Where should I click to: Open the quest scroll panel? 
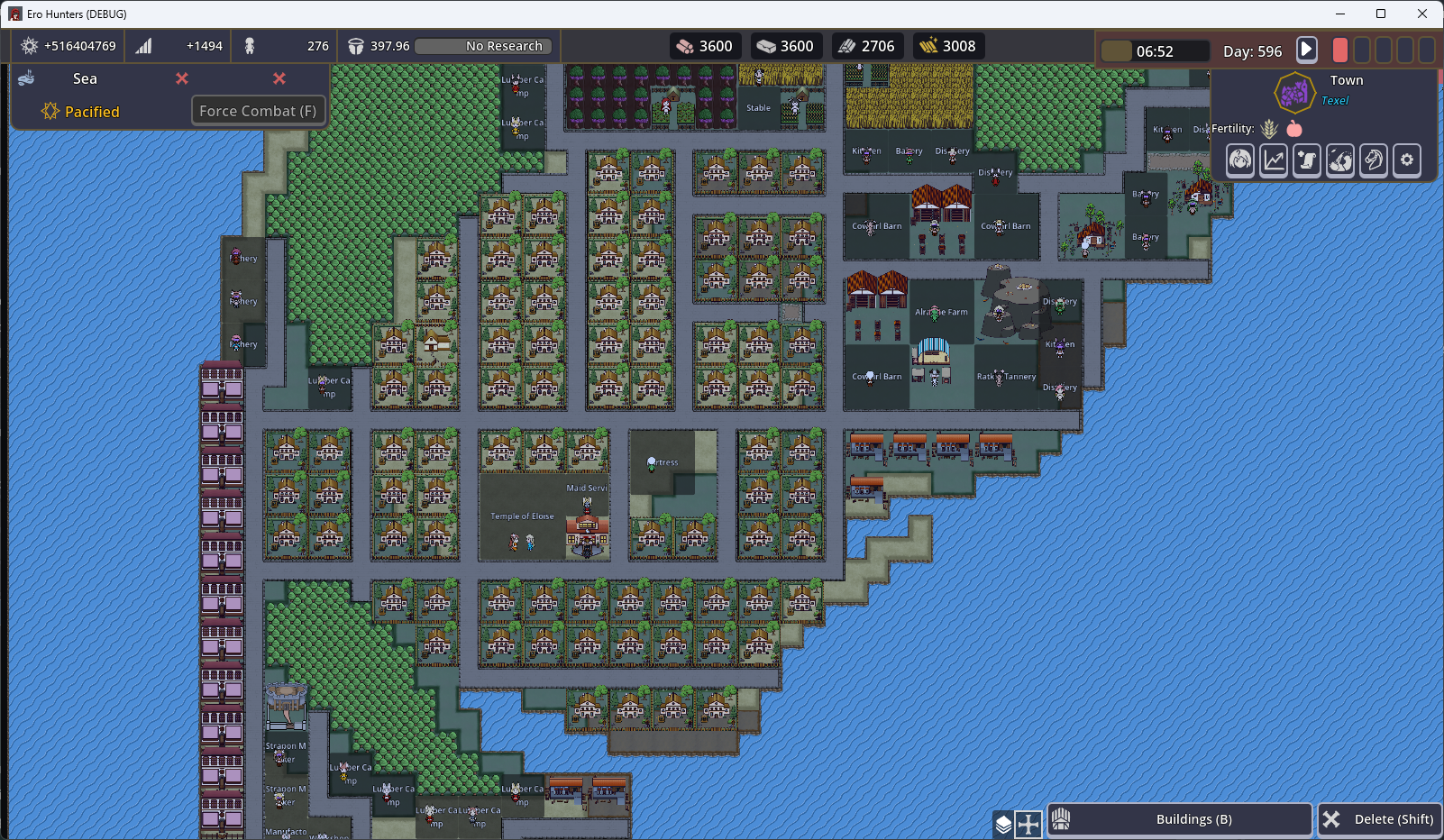coord(1307,160)
